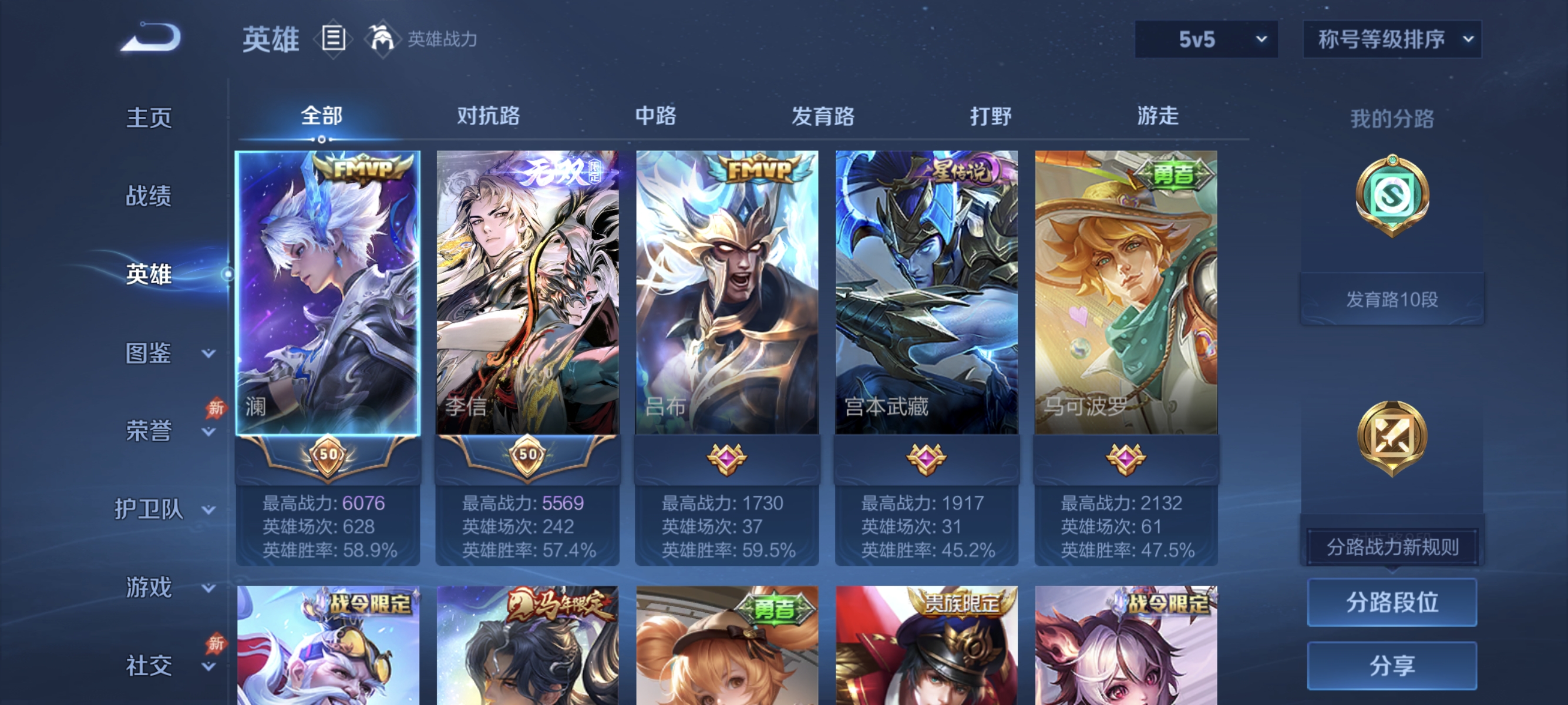Open 社交 from the sidebar menu
The height and width of the screenshot is (705, 1568).
tap(149, 666)
